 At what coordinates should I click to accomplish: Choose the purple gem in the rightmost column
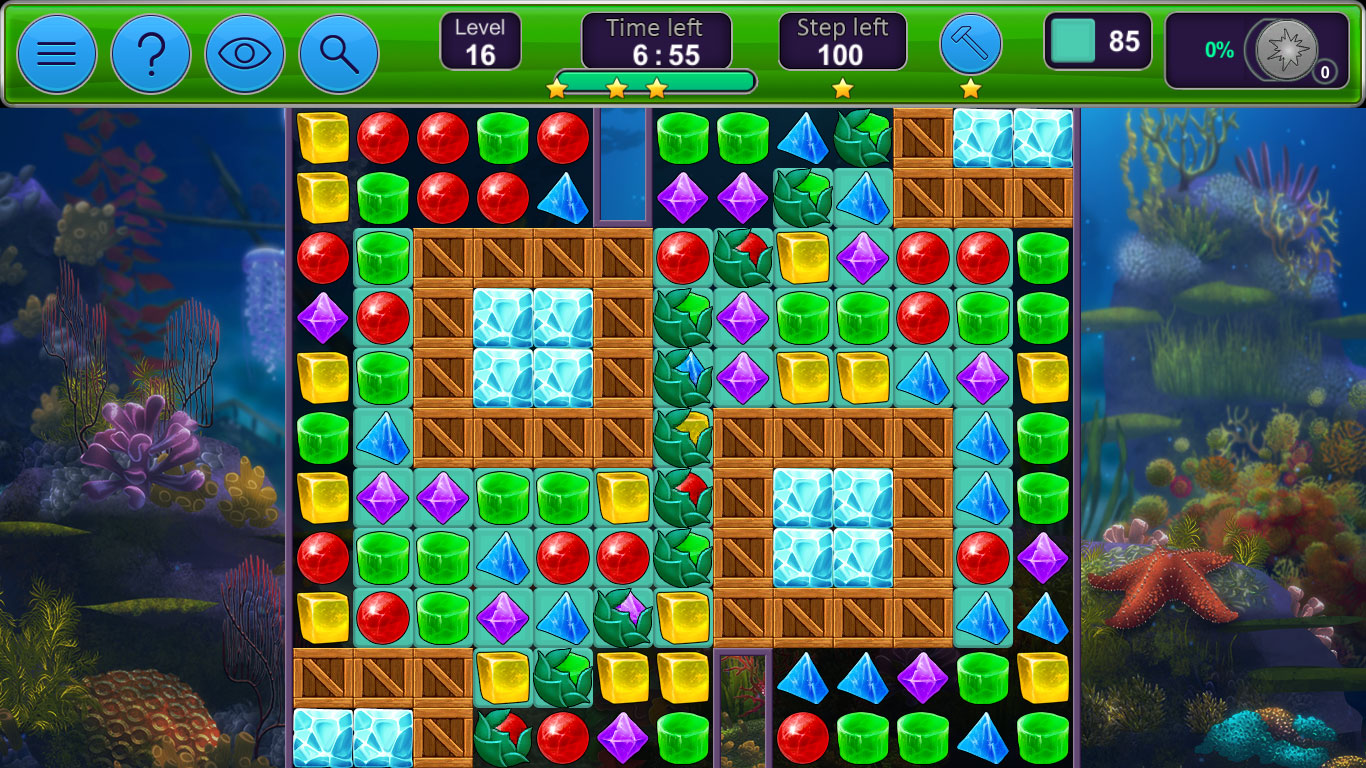[x=1043, y=558]
